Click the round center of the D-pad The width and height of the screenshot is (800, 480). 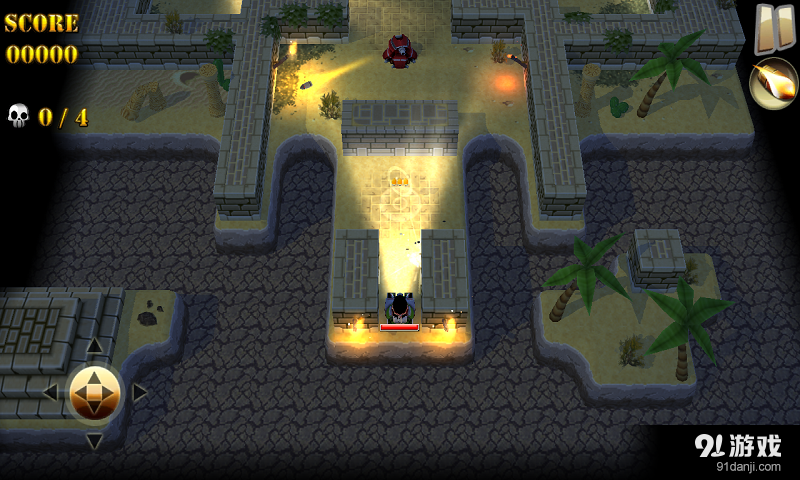point(94,393)
